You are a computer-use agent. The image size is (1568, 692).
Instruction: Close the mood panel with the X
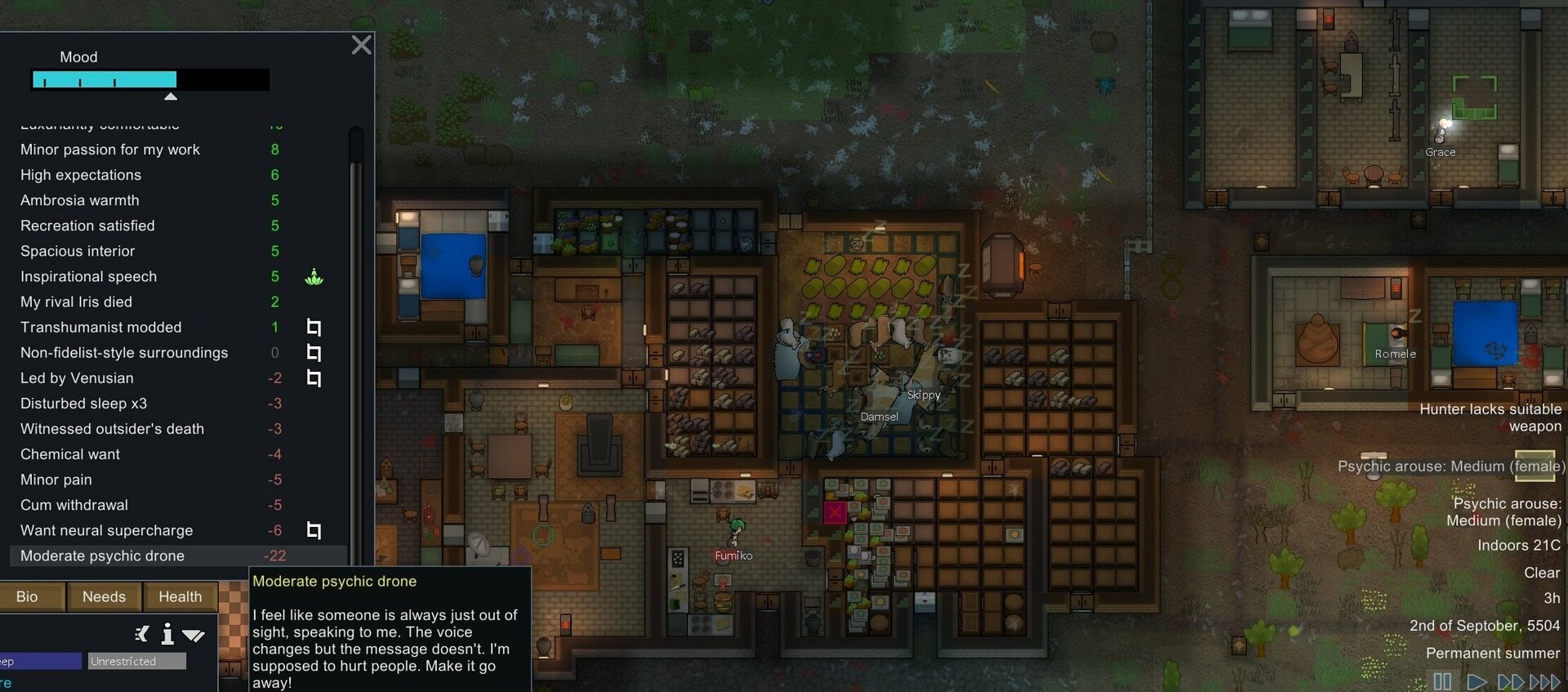pyautogui.click(x=361, y=45)
